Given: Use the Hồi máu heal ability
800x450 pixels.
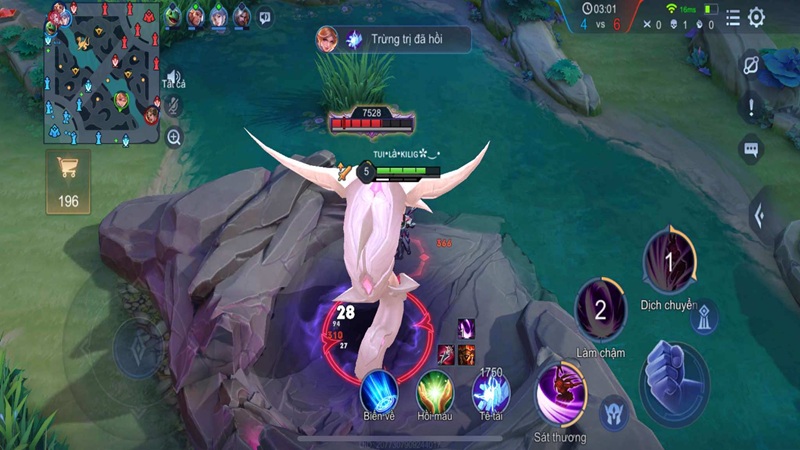Looking at the screenshot, I should point(435,390).
